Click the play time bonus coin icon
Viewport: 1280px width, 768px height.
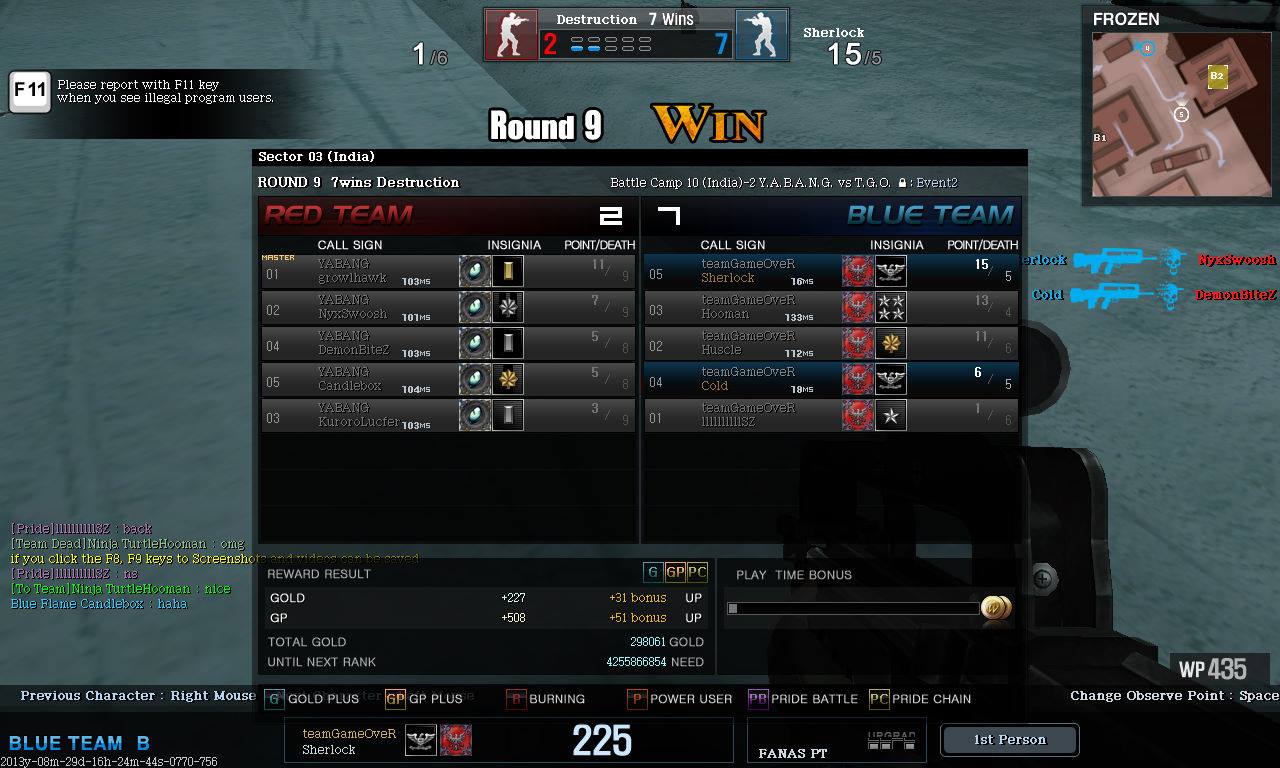995,607
